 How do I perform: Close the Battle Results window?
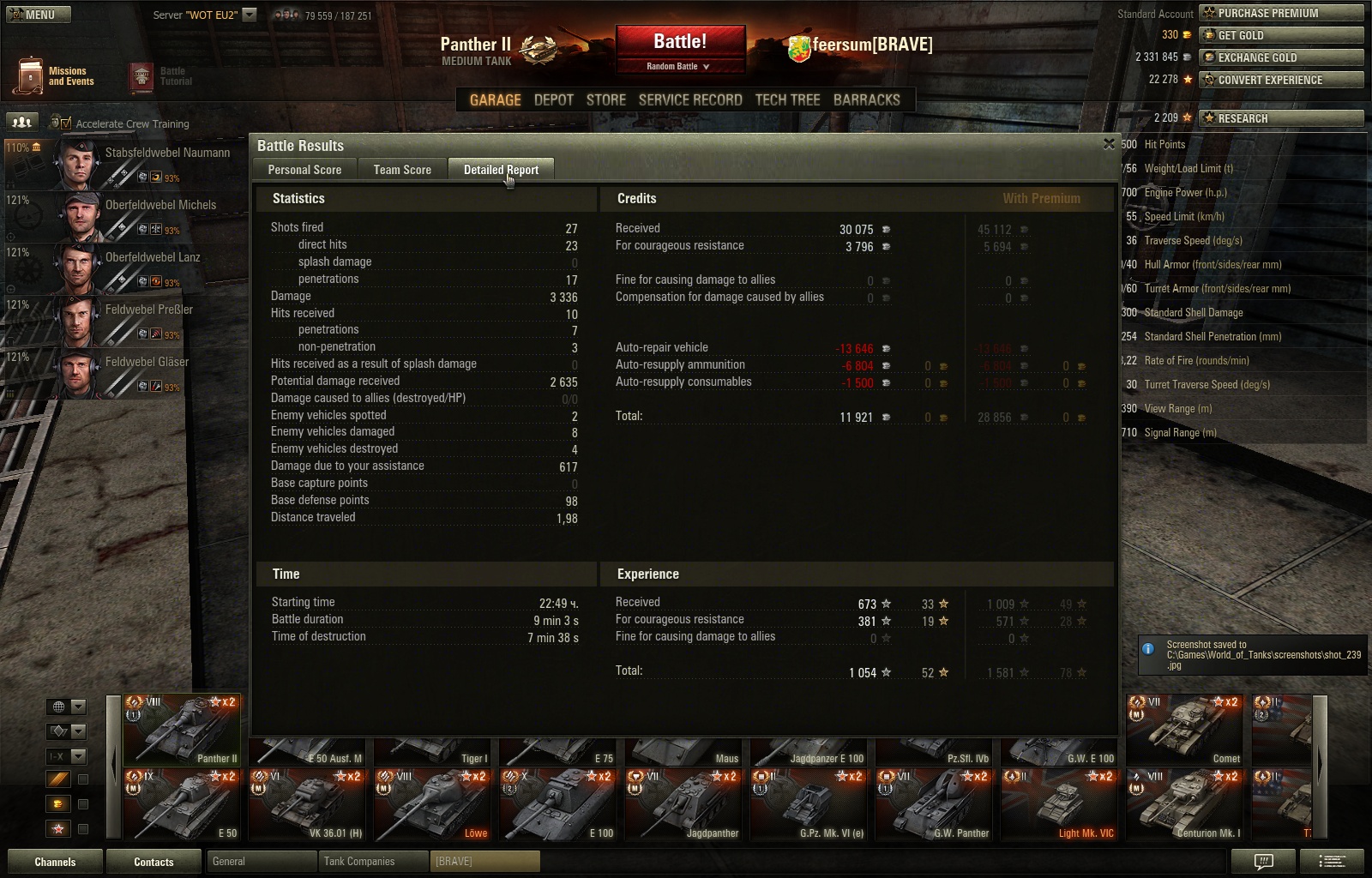coord(1109,144)
